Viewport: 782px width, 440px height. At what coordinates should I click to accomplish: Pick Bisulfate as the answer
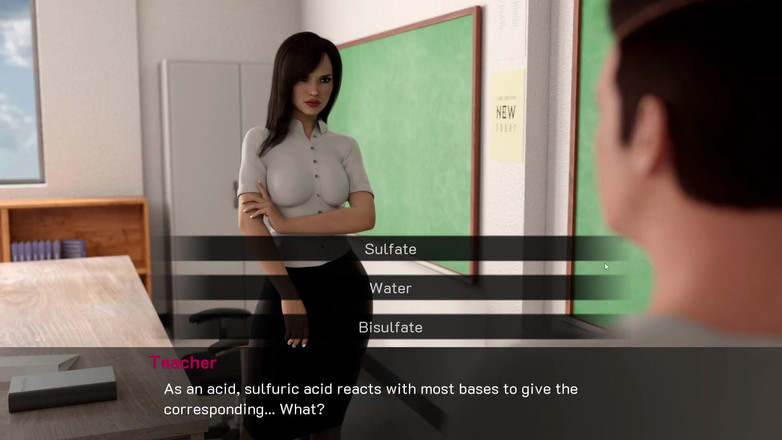click(390, 327)
